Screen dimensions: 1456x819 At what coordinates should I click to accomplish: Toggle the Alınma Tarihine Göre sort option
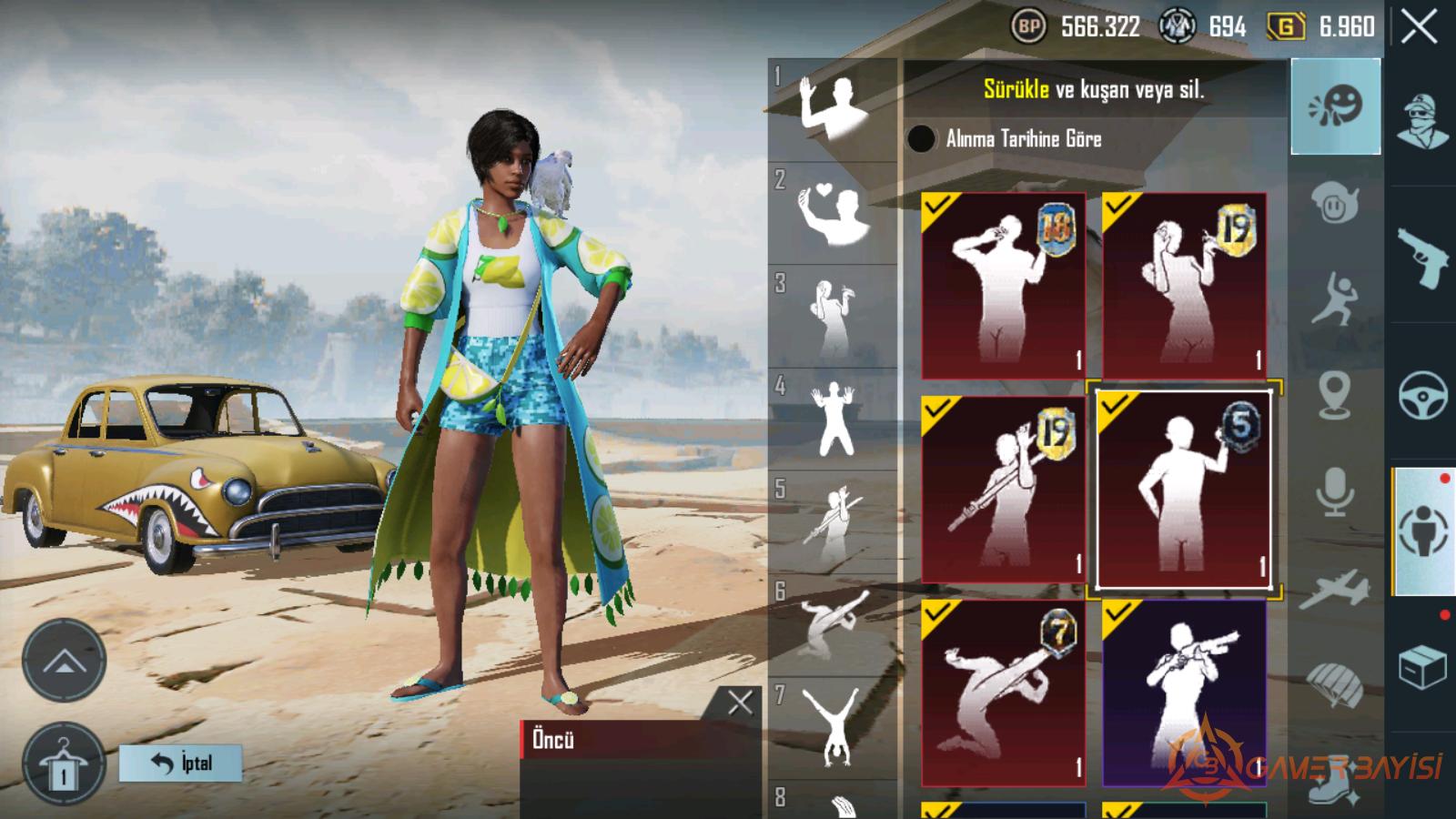[x=921, y=138]
